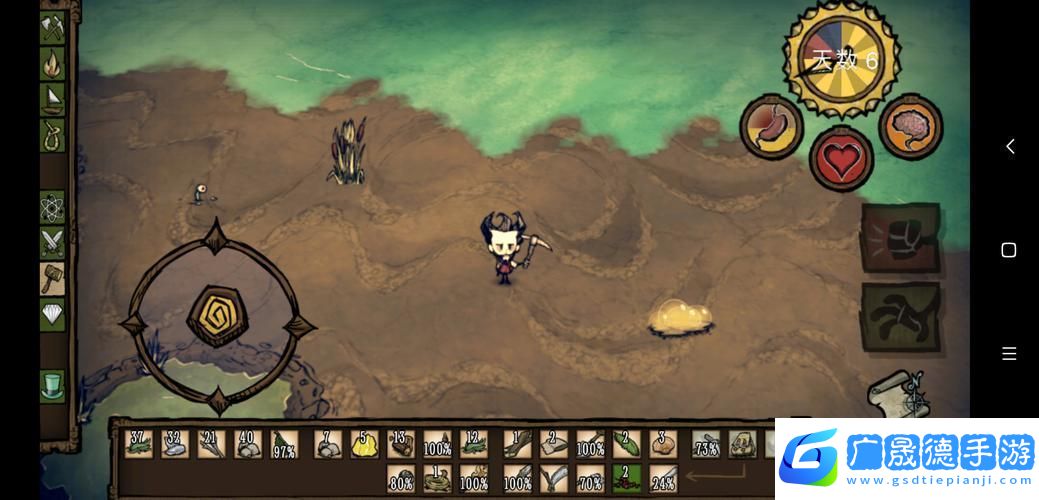Open the rolled map scroll

897,393
